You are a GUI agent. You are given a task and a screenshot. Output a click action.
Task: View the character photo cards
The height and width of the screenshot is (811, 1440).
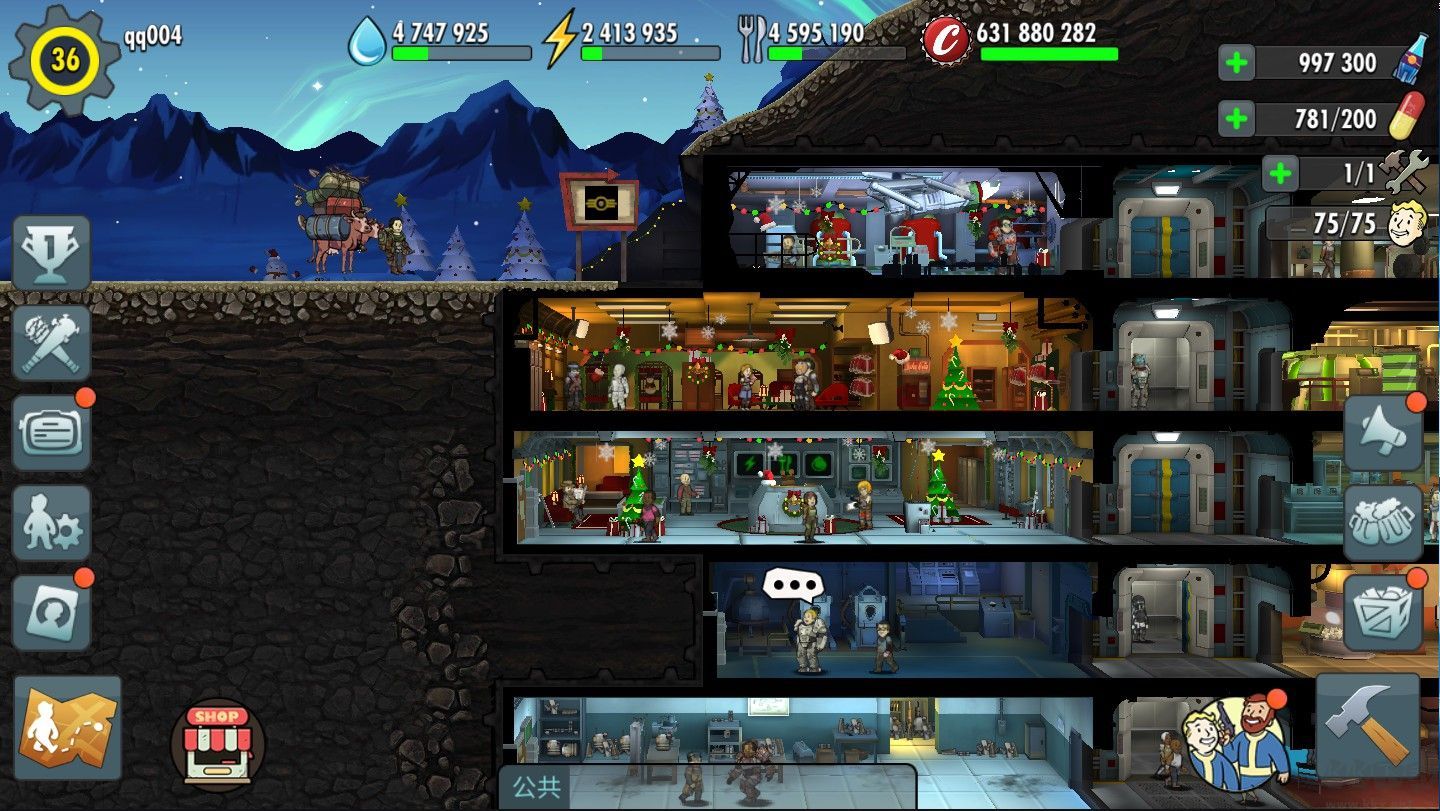52,611
